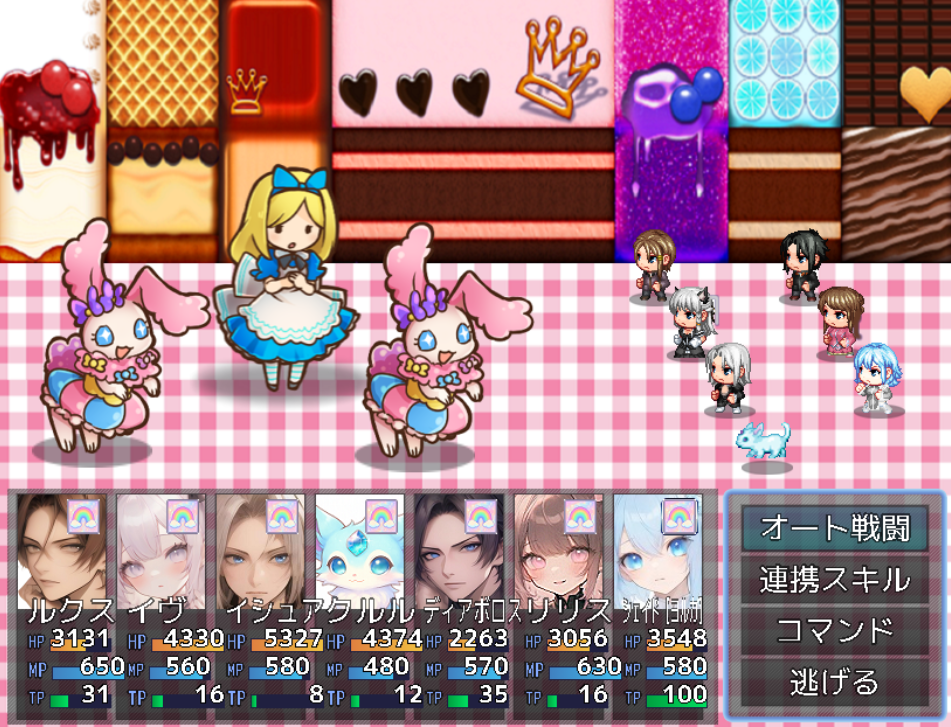Screen dimensions: 951x727
Task: Select ルクス's portrait in the party panel
Action: (x=62, y=550)
